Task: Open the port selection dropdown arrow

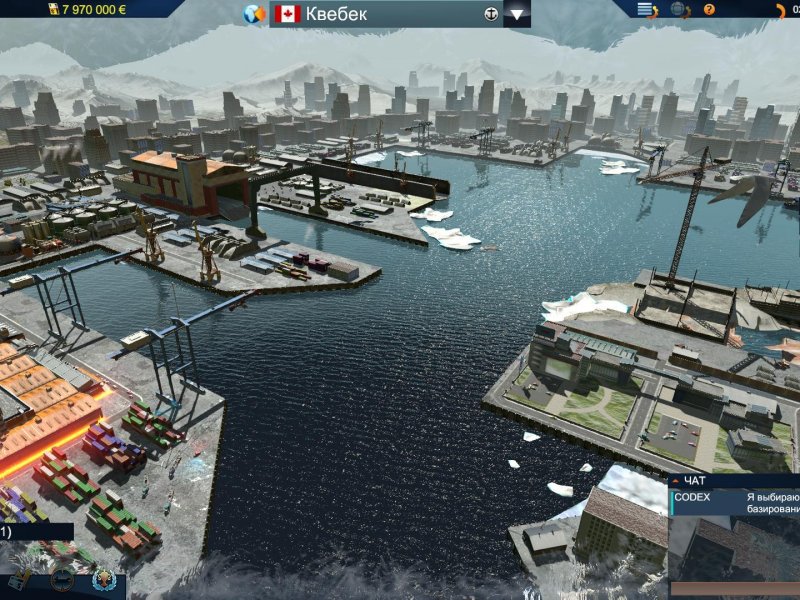Action: coord(517,14)
